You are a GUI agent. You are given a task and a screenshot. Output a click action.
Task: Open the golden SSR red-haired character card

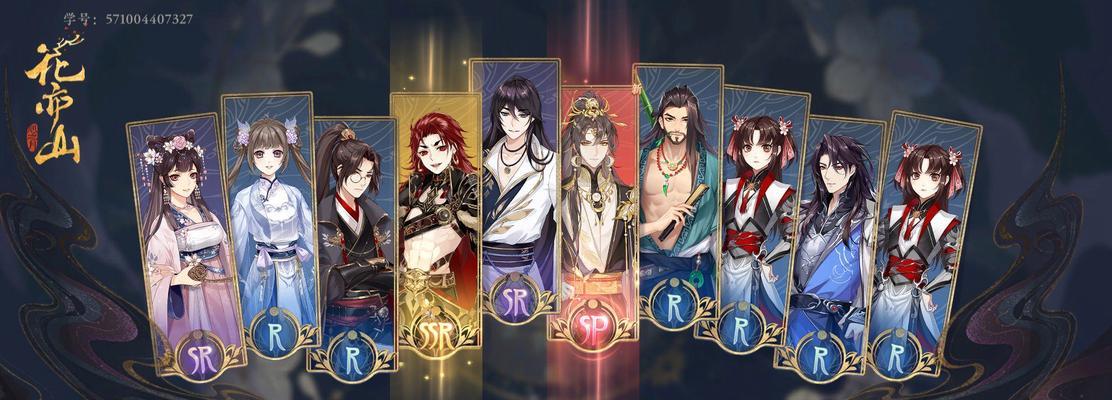click(435, 230)
